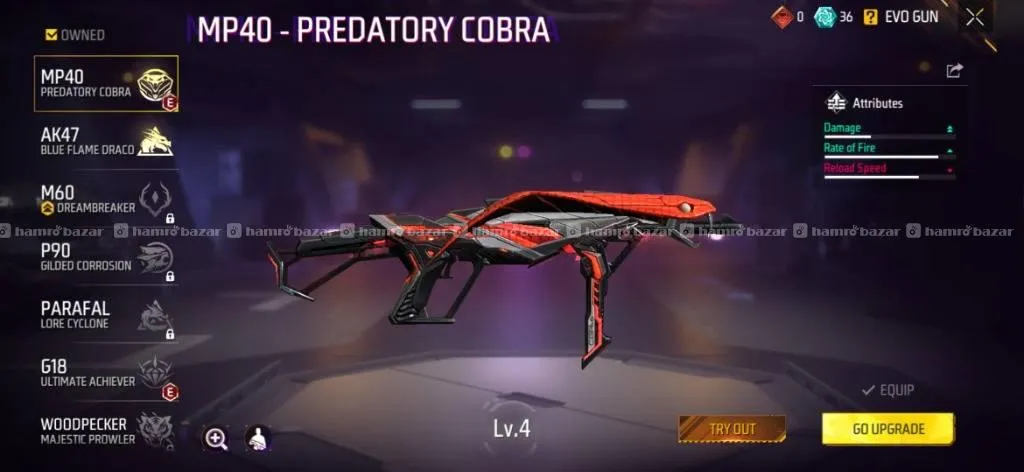Choose the AK47 Blue Flame Draco skin

coord(106,141)
